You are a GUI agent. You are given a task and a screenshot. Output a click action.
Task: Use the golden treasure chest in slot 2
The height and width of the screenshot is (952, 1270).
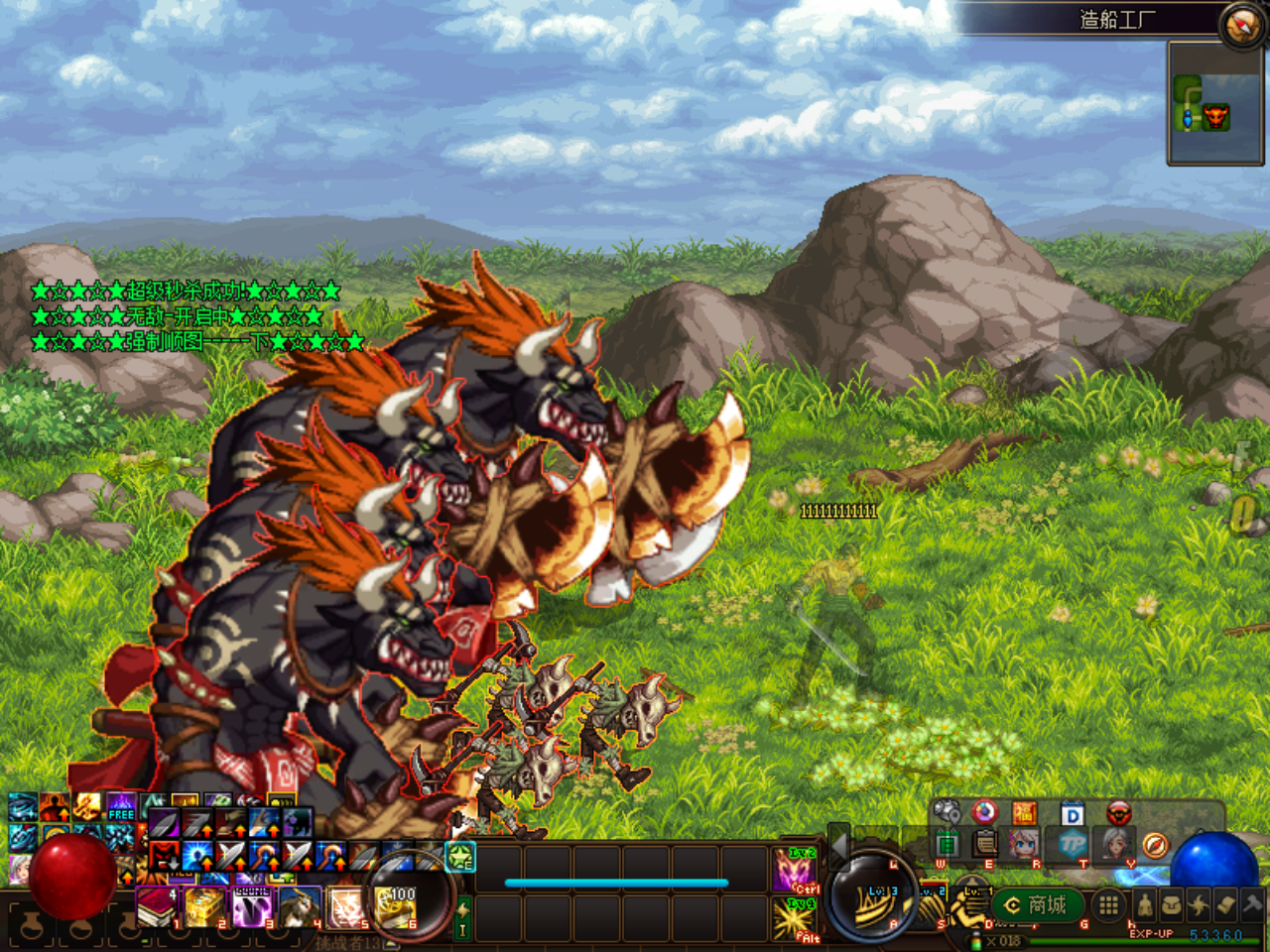tap(204, 906)
